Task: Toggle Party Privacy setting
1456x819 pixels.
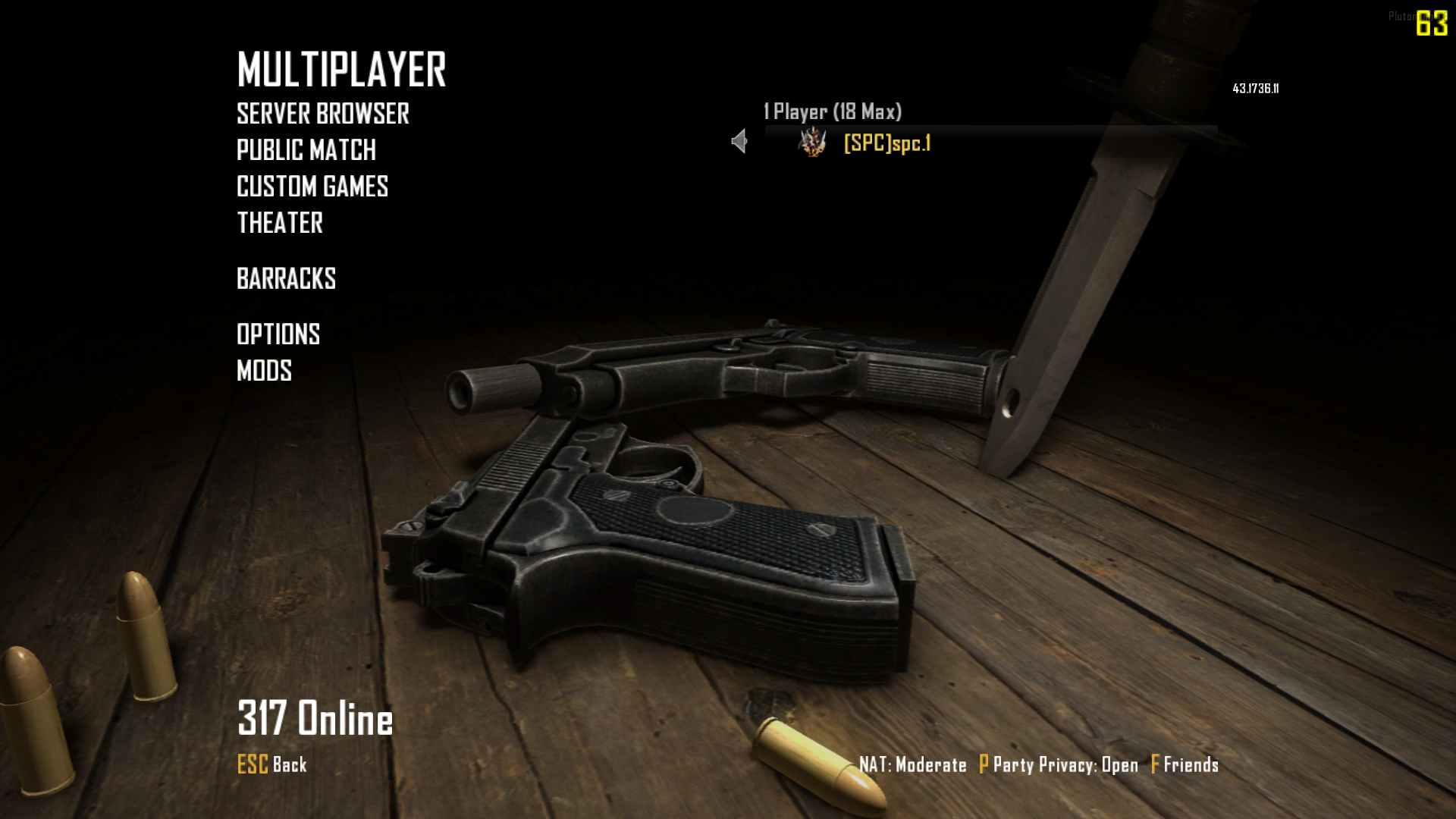Action: 1059,764
